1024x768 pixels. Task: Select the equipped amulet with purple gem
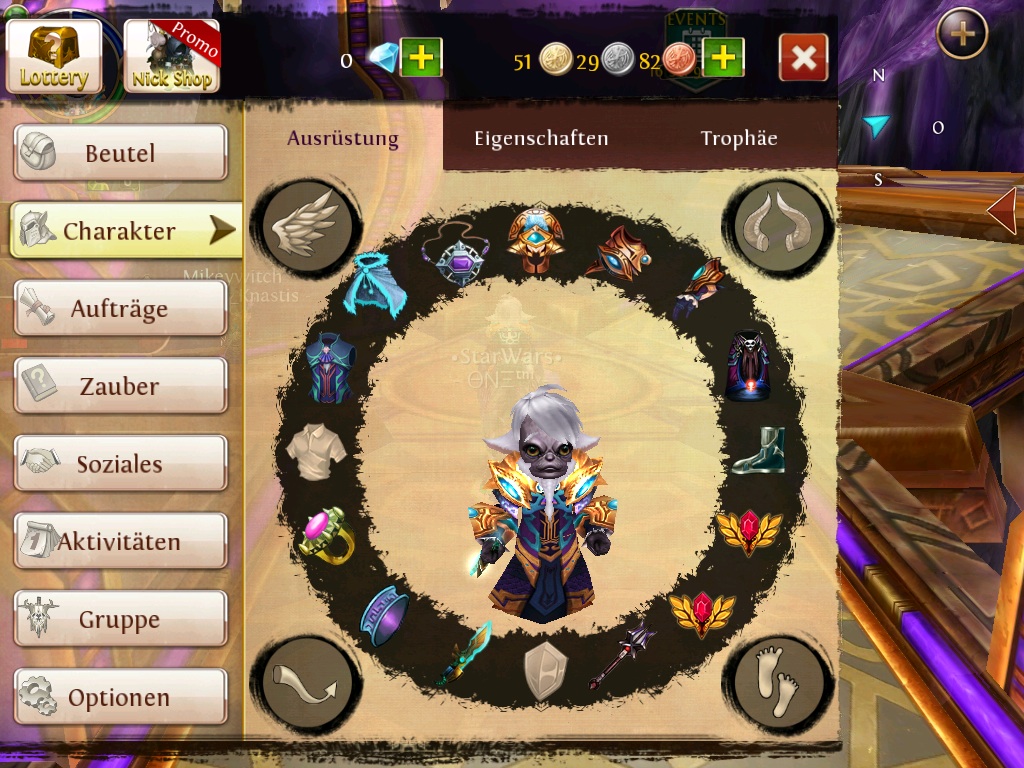[459, 256]
